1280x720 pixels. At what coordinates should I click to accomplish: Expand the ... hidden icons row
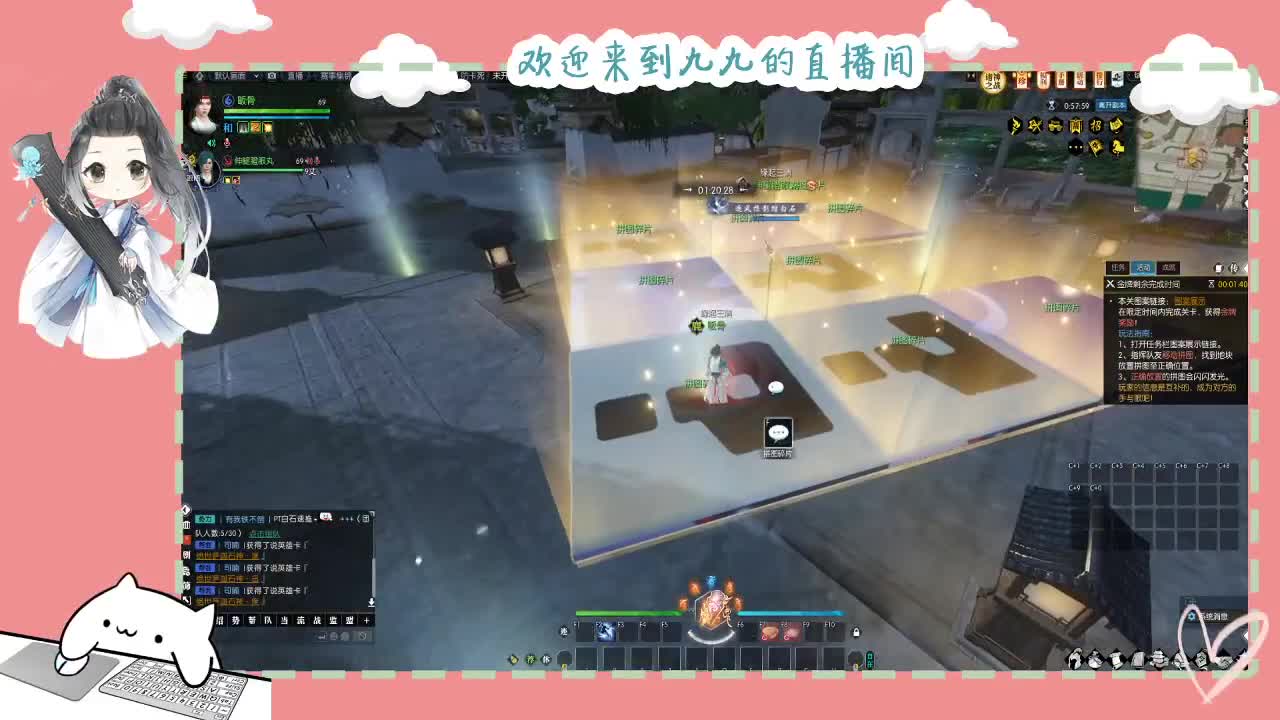click(1075, 148)
